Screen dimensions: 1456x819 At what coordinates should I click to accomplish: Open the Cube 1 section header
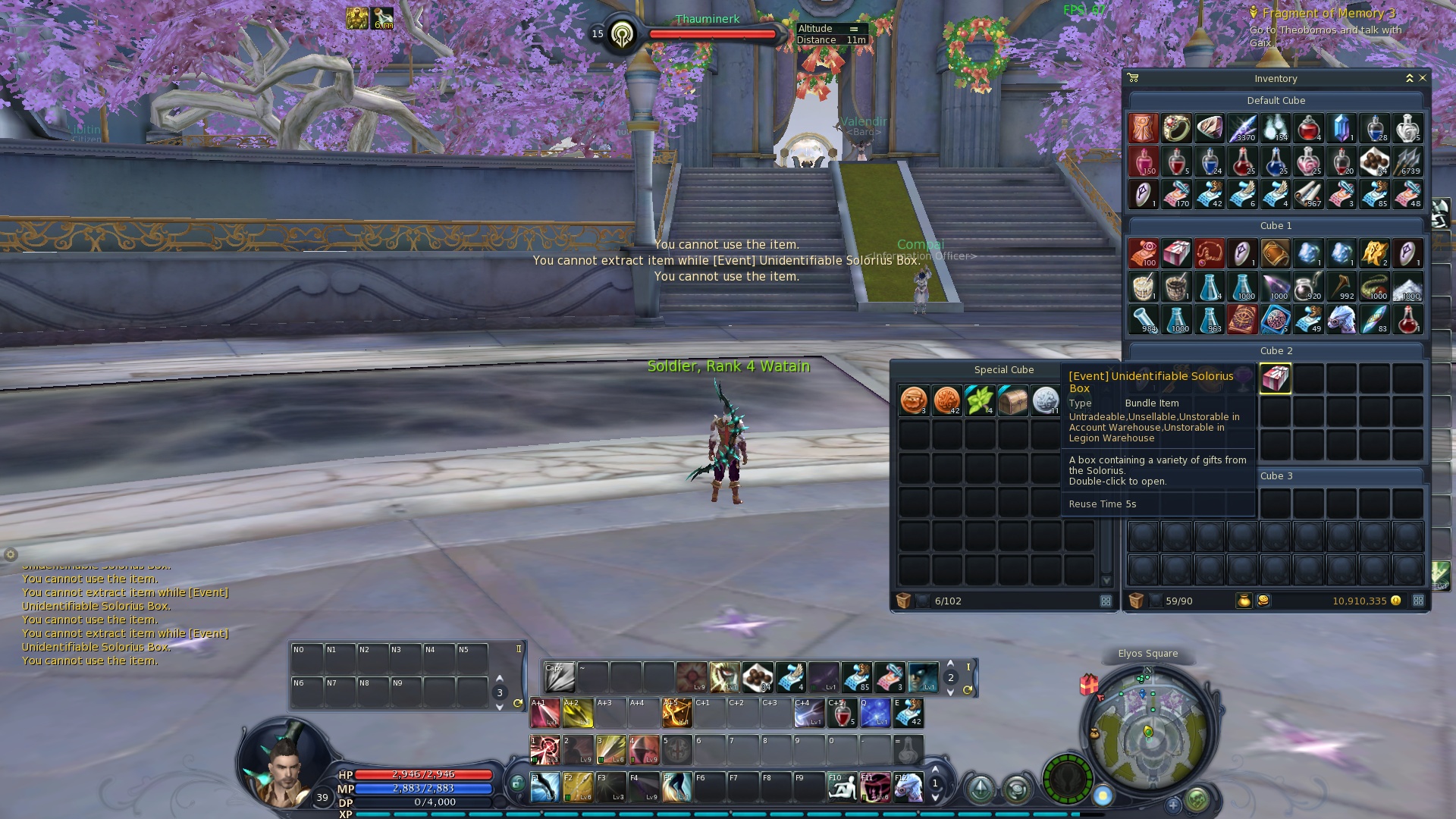[1275, 225]
